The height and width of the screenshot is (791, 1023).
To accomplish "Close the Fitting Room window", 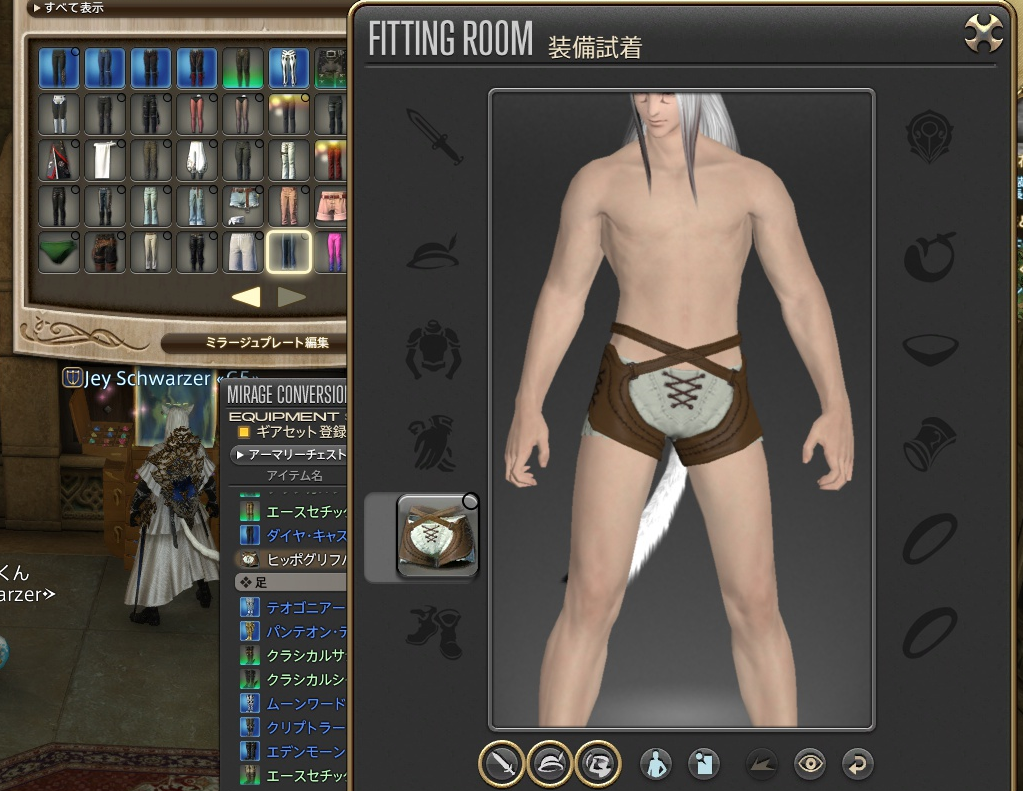I will point(983,35).
